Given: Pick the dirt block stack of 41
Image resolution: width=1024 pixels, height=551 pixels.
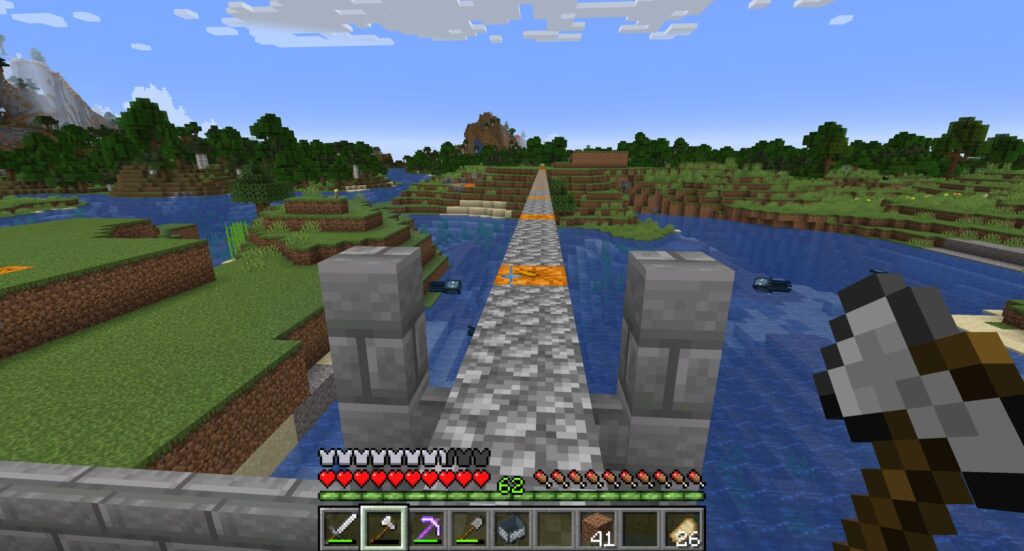Looking at the screenshot, I should tap(598, 528).
